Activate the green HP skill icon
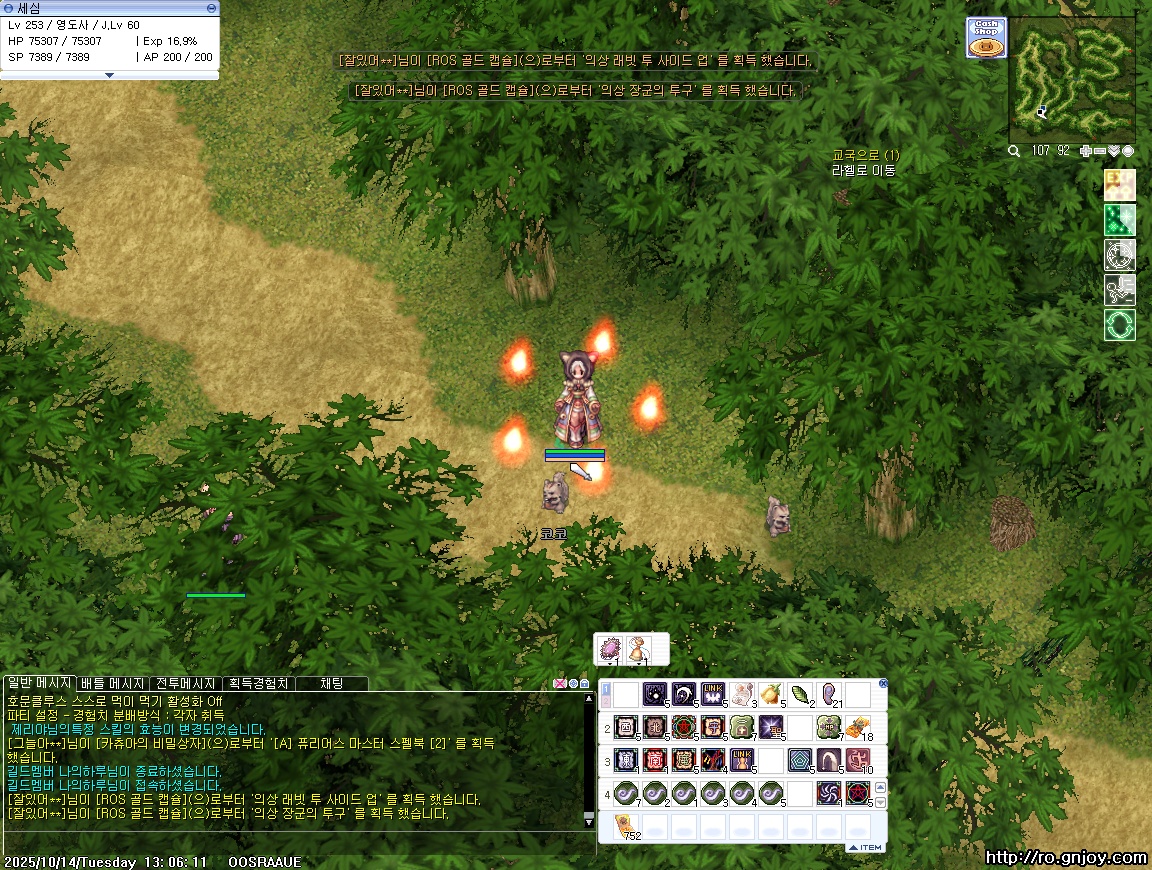The height and width of the screenshot is (870, 1152). coord(829,727)
